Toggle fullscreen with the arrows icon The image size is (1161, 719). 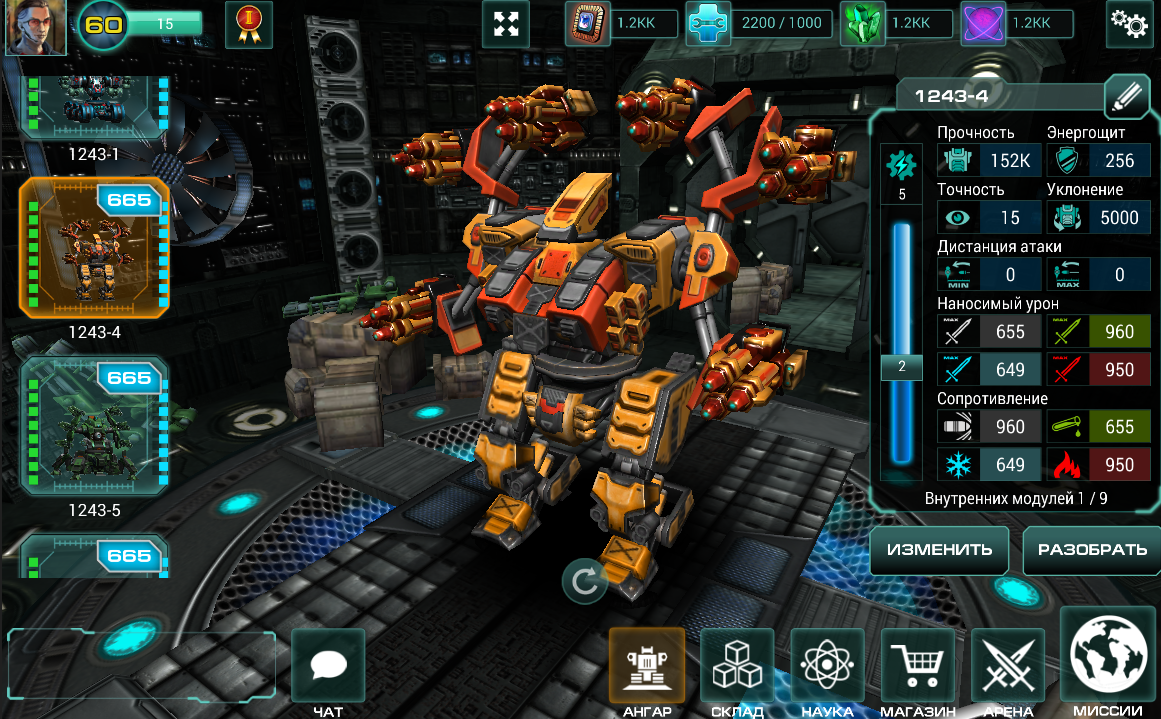(506, 25)
